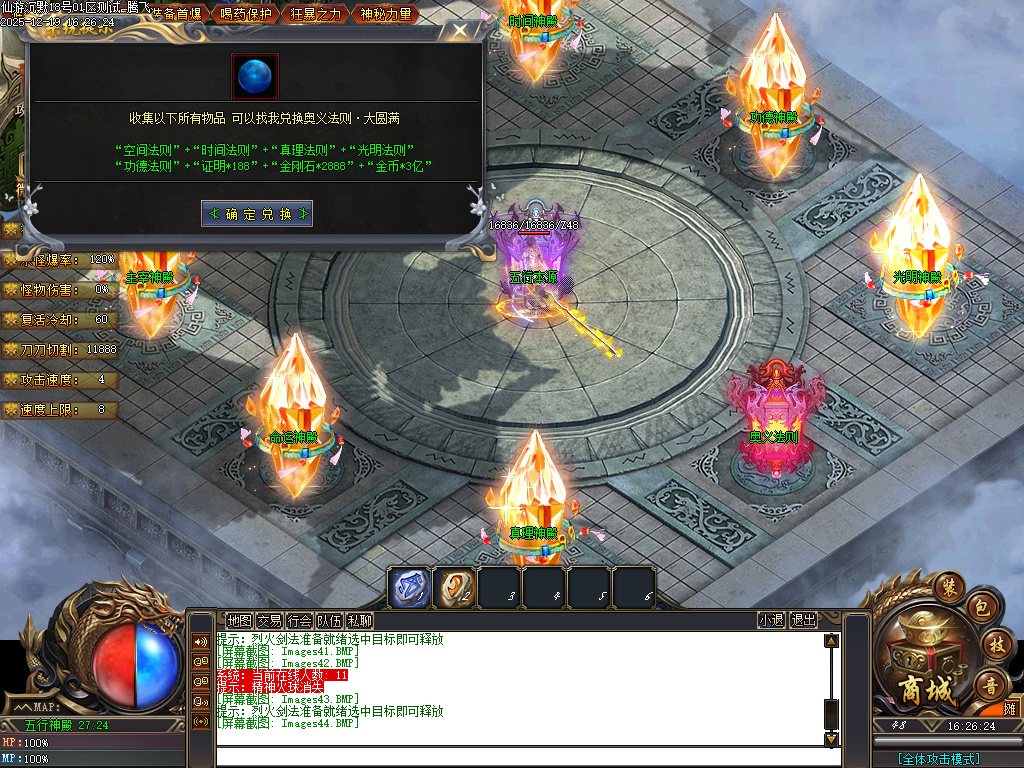Open the 交易 trade tab
1024x768 pixels.
pyautogui.click(x=269, y=620)
